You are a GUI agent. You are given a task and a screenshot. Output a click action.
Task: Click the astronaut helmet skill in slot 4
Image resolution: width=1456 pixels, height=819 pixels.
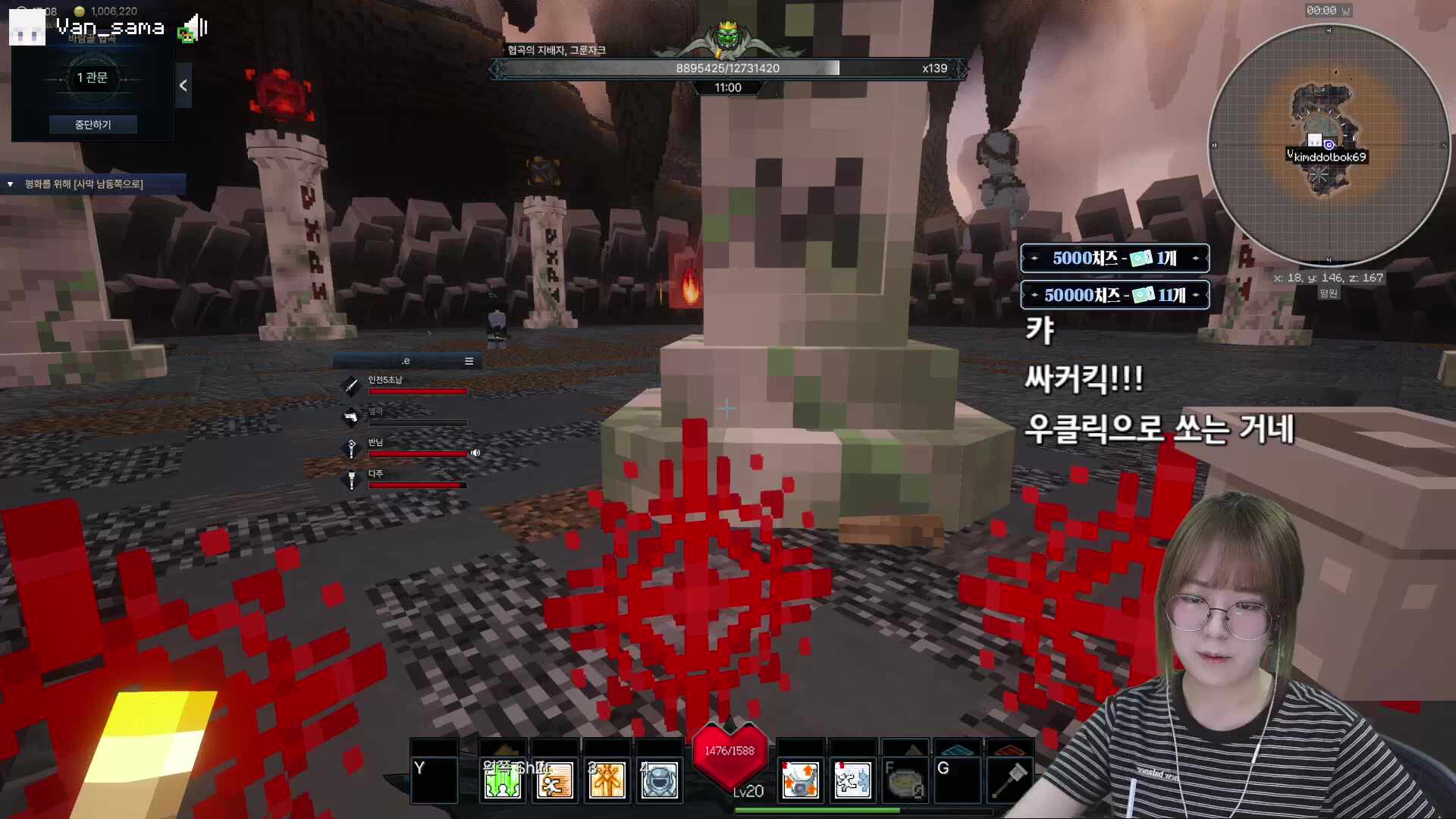(x=659, y=780)
